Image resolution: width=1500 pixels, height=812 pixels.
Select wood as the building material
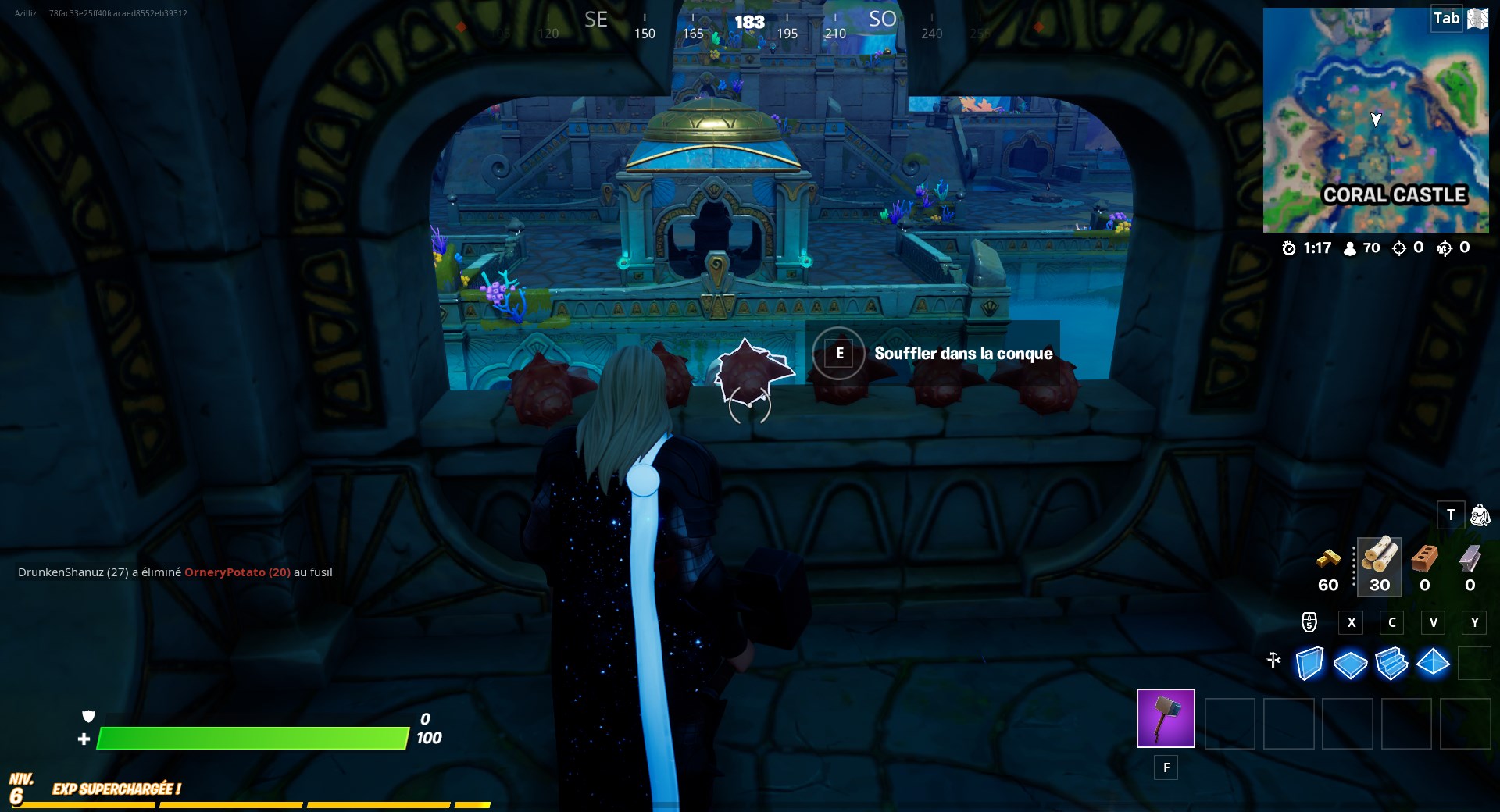tap(1380, 557)
